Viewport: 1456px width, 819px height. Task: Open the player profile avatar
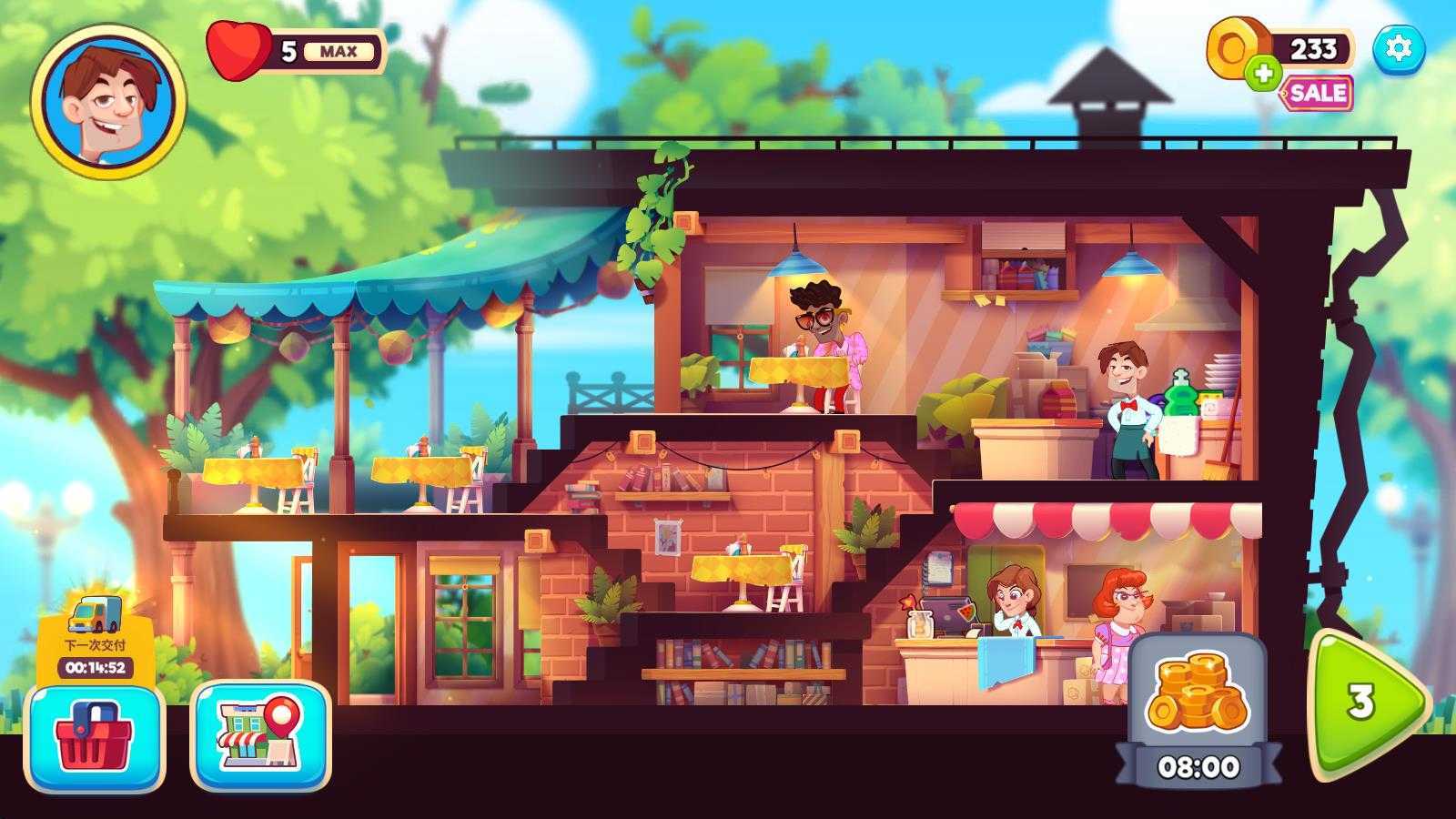(108, 101)
